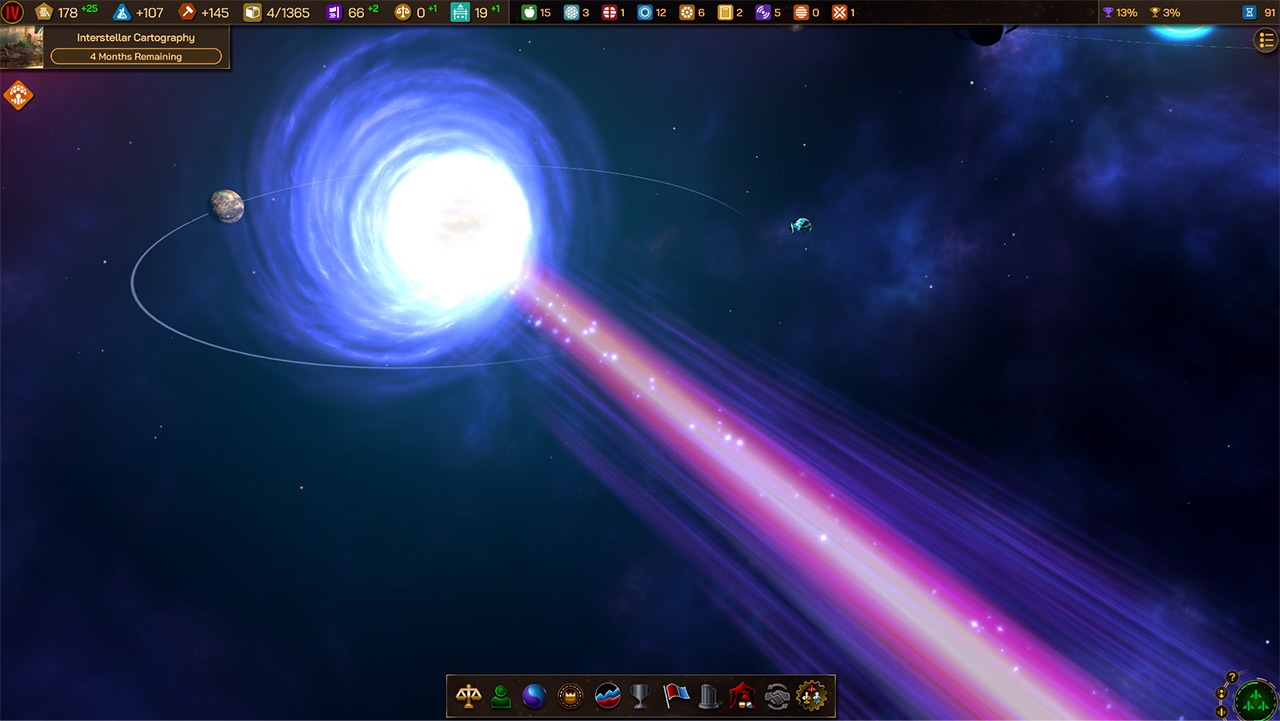Viewport: 1280px width, 721px height.
Task: Click the red and blue flag icon
Action: click(676, 696)
